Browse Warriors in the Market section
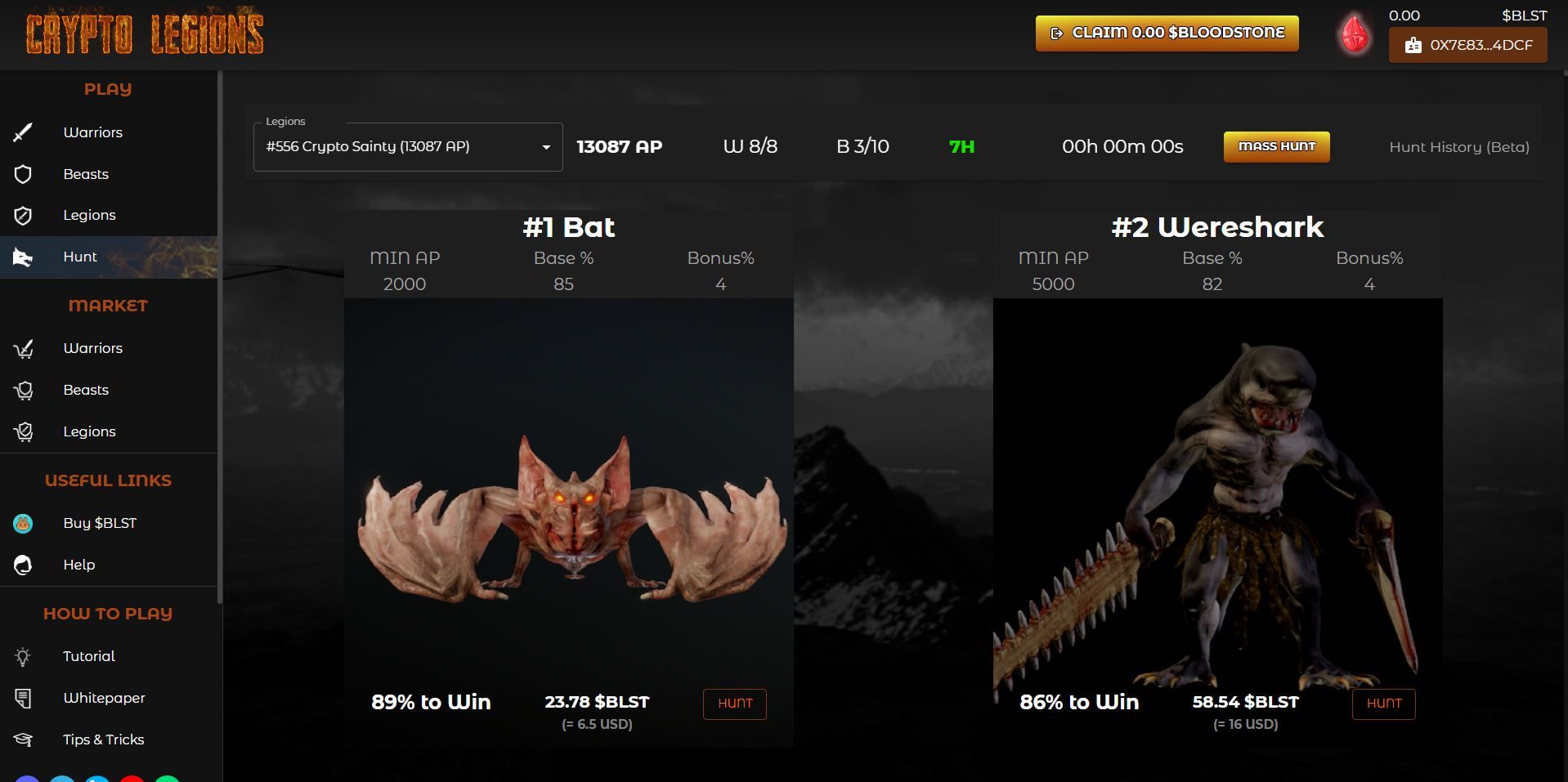Screen dimensions: 1568x782 92,348
